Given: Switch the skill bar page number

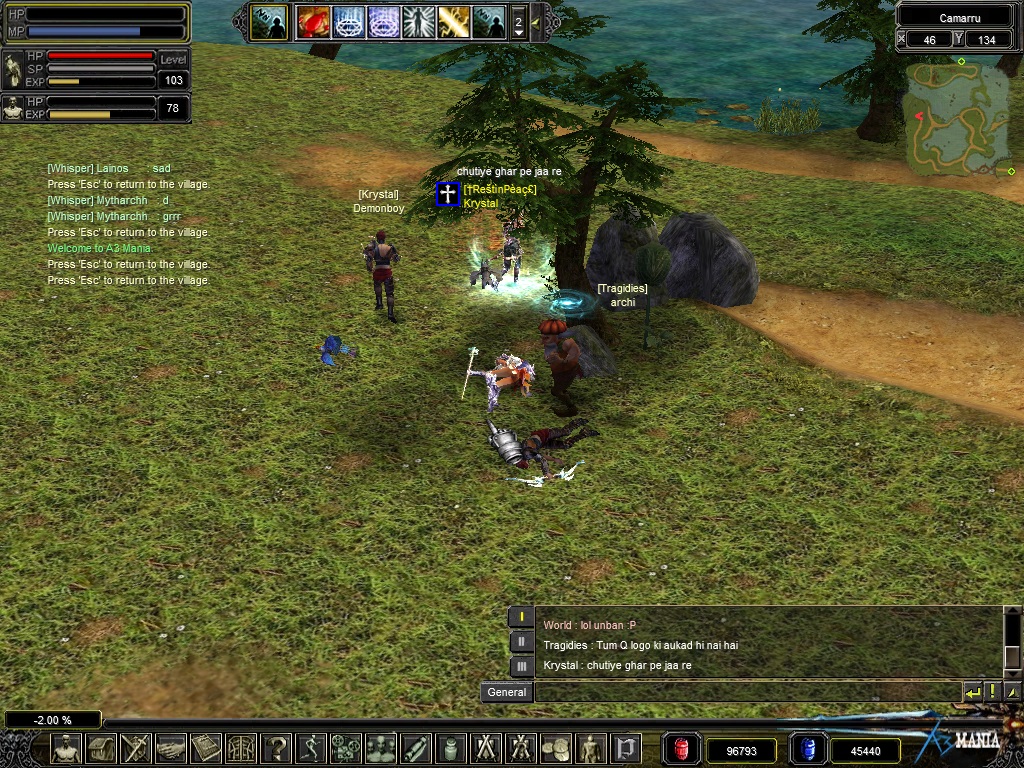Looking at the screenshot, I should point(518,22).
